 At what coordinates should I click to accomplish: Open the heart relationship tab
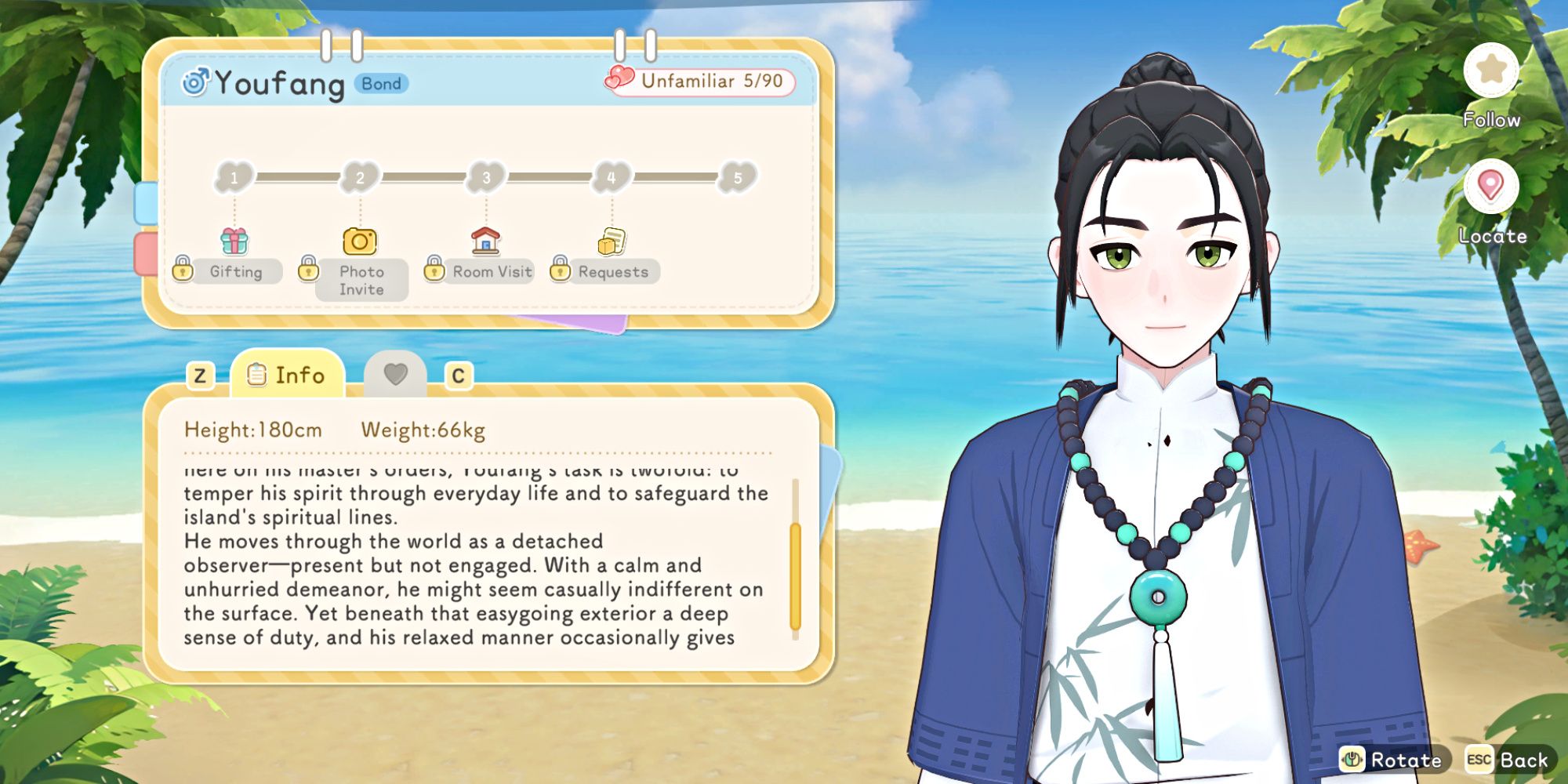click(397, 375)
